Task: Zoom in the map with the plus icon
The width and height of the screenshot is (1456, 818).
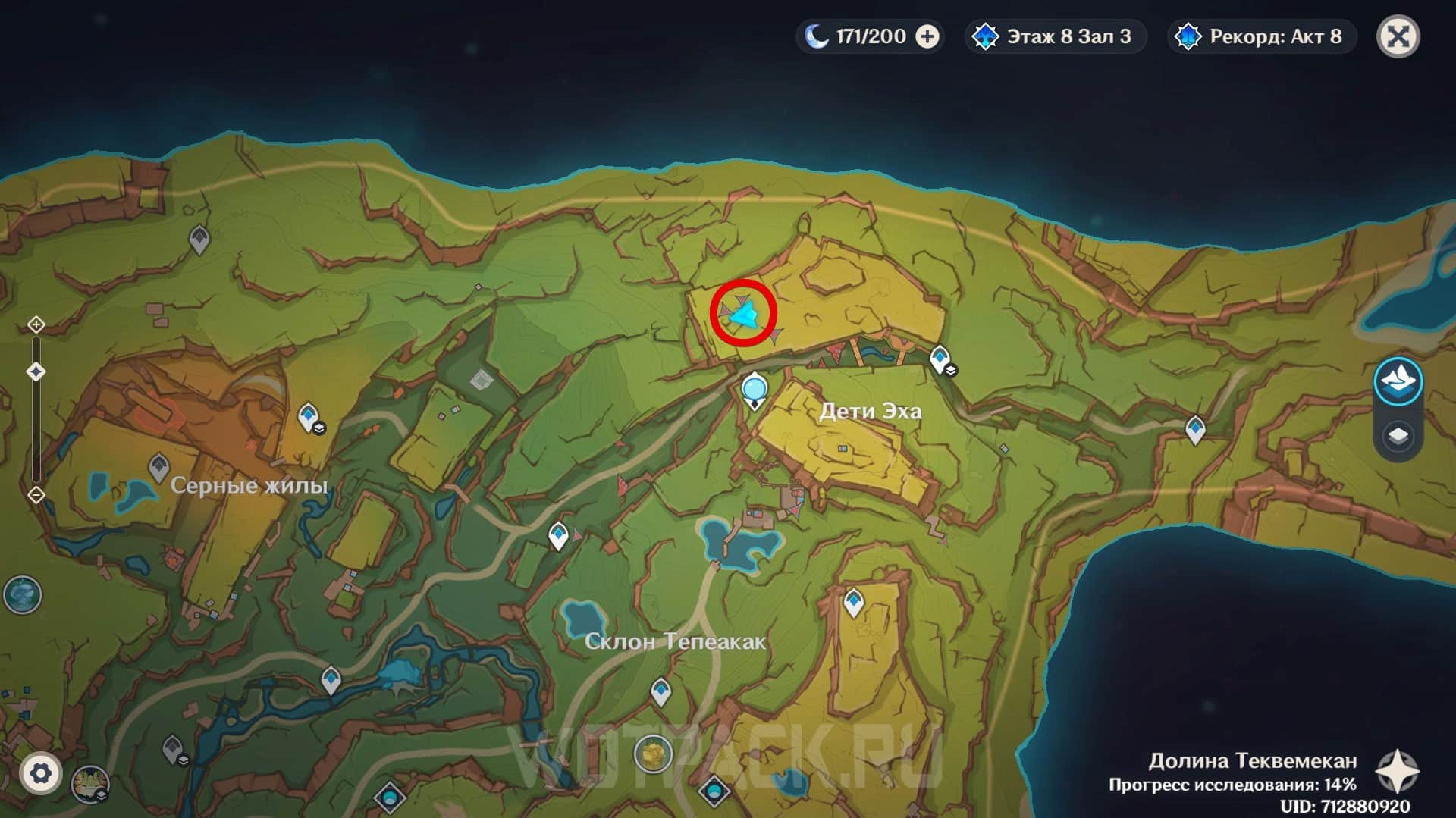Action: (36, 325)
